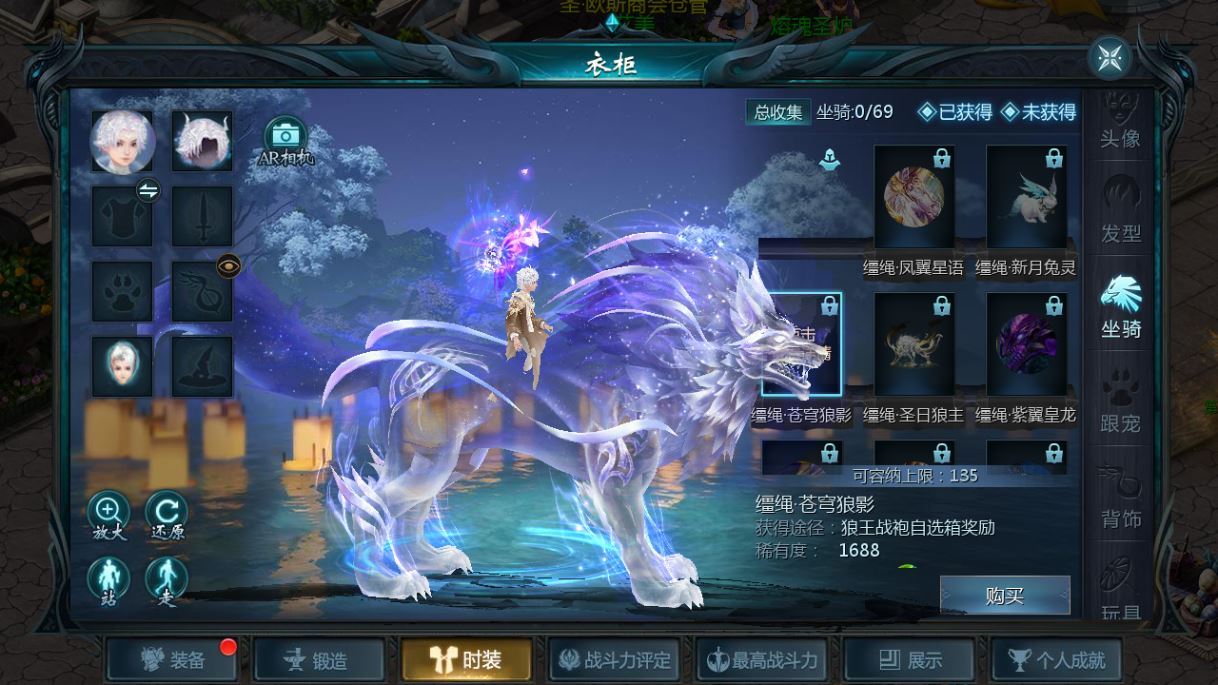Open the 锻造 forging tab
The width and height of the screenshot is (1218, 685).
pyautogui.click(x=319, y=660)
